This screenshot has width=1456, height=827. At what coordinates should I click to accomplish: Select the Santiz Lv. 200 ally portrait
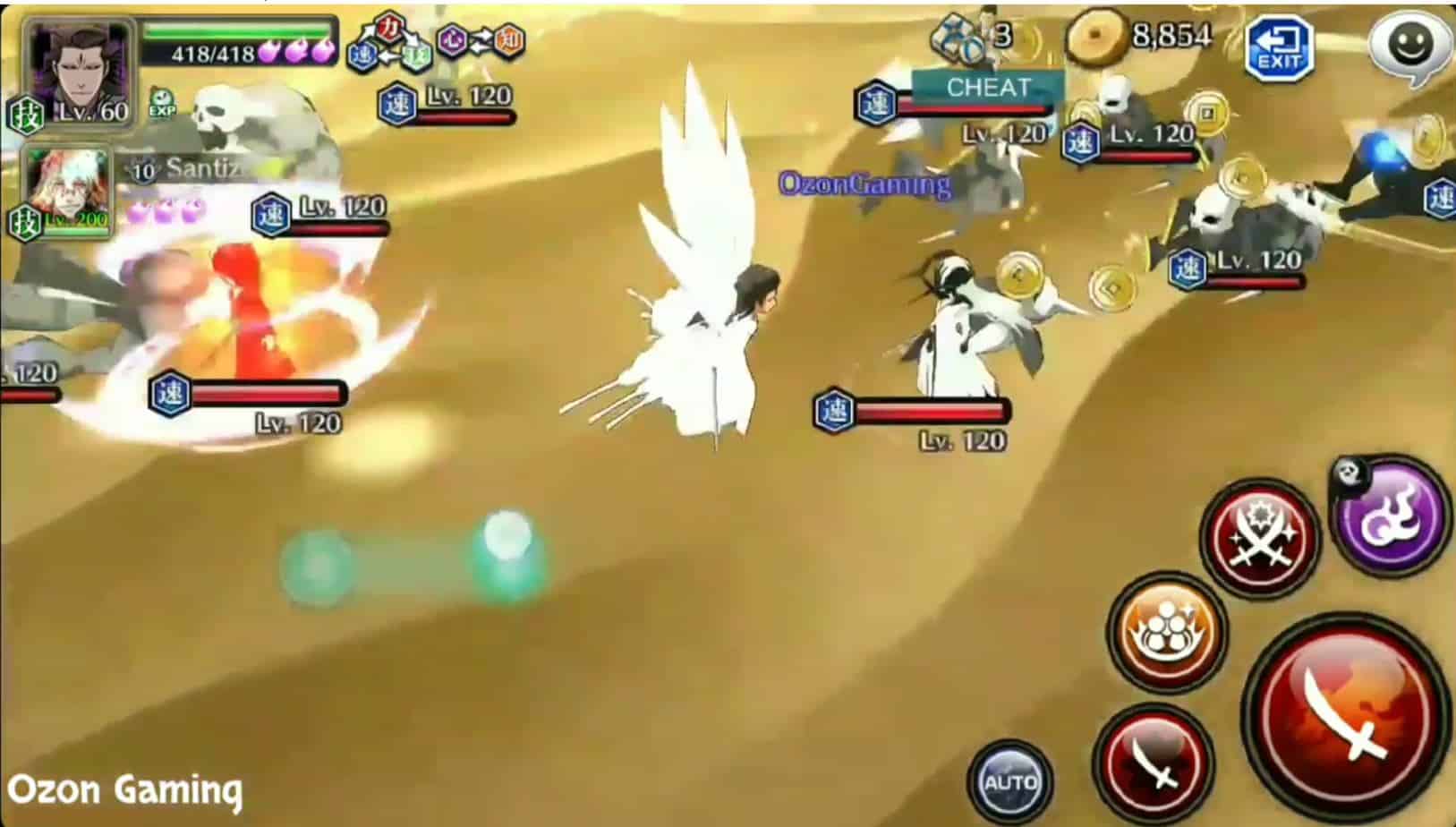click(x=68, y=192)
